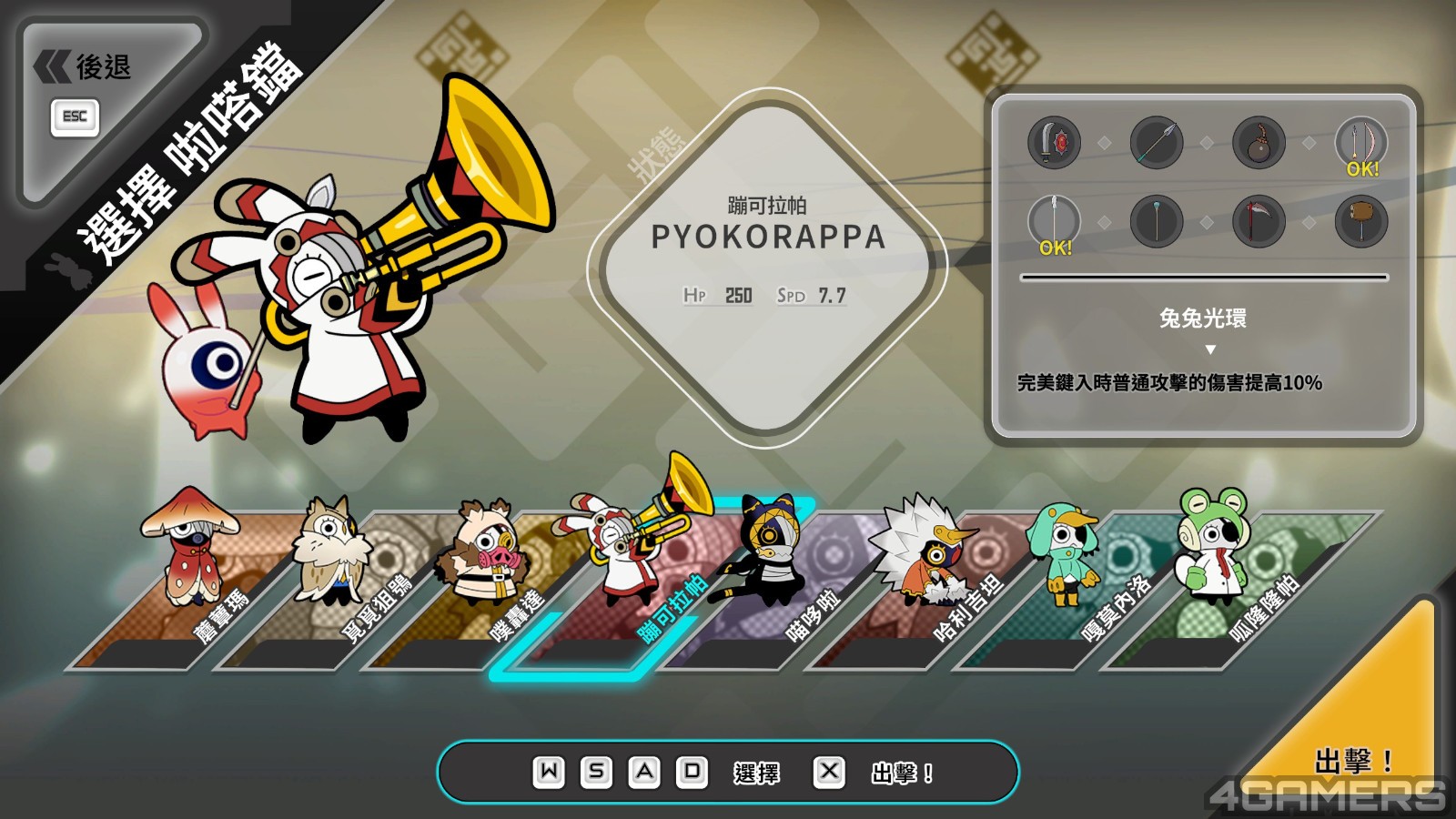
Task: Select the red scythe weapon icon
Action: pyautogui.click(x=1258, y=221)
